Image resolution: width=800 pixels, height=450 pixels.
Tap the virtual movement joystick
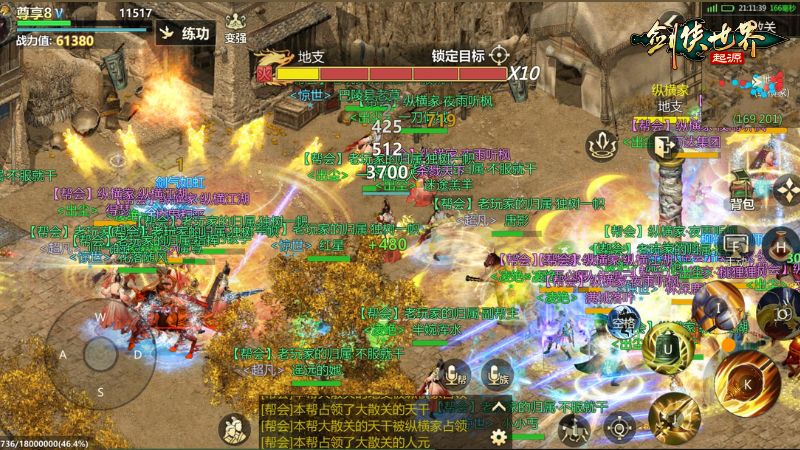tap(99, 352)
